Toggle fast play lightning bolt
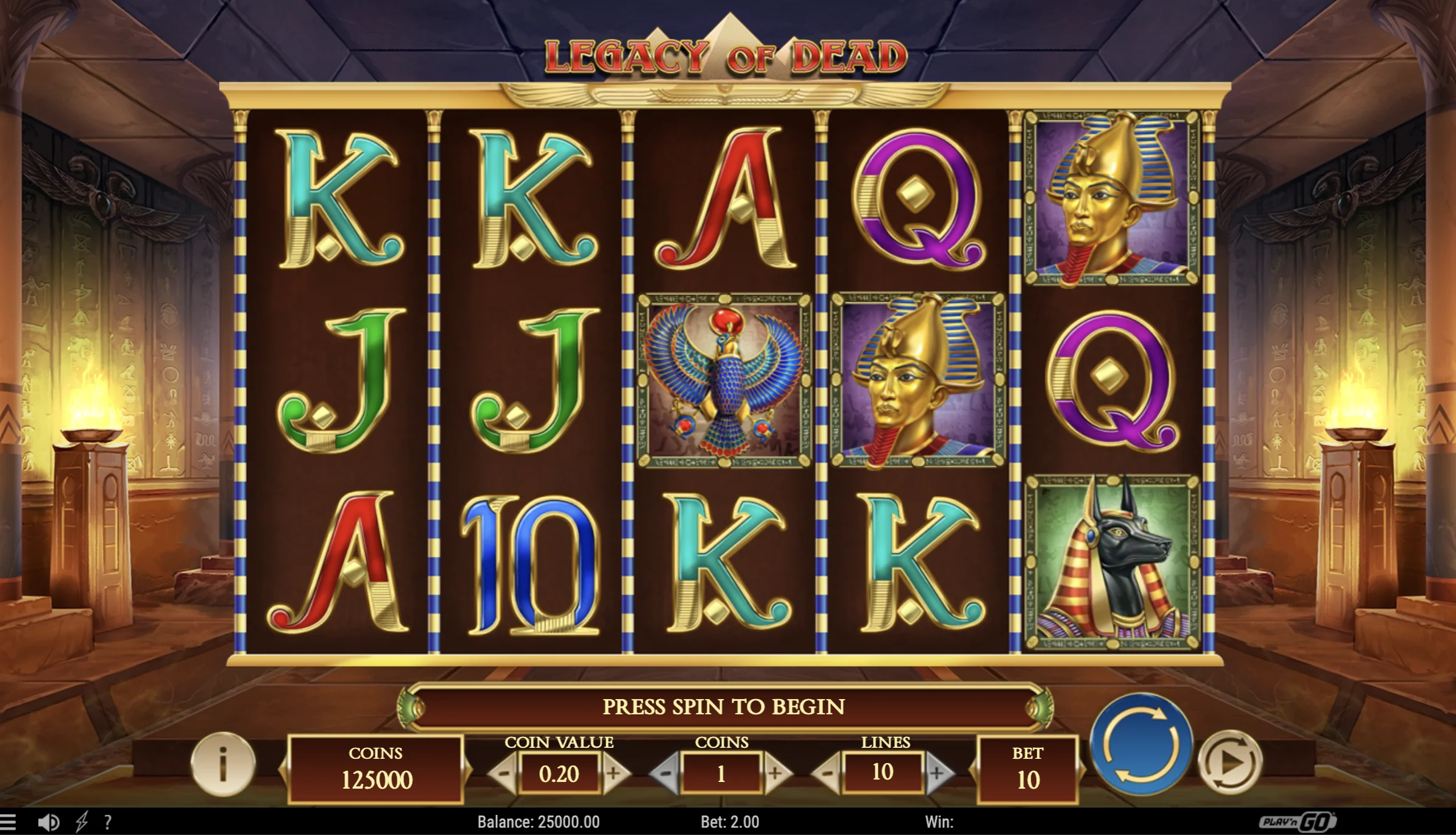1456x835 pixels. (x=81, y=822)
